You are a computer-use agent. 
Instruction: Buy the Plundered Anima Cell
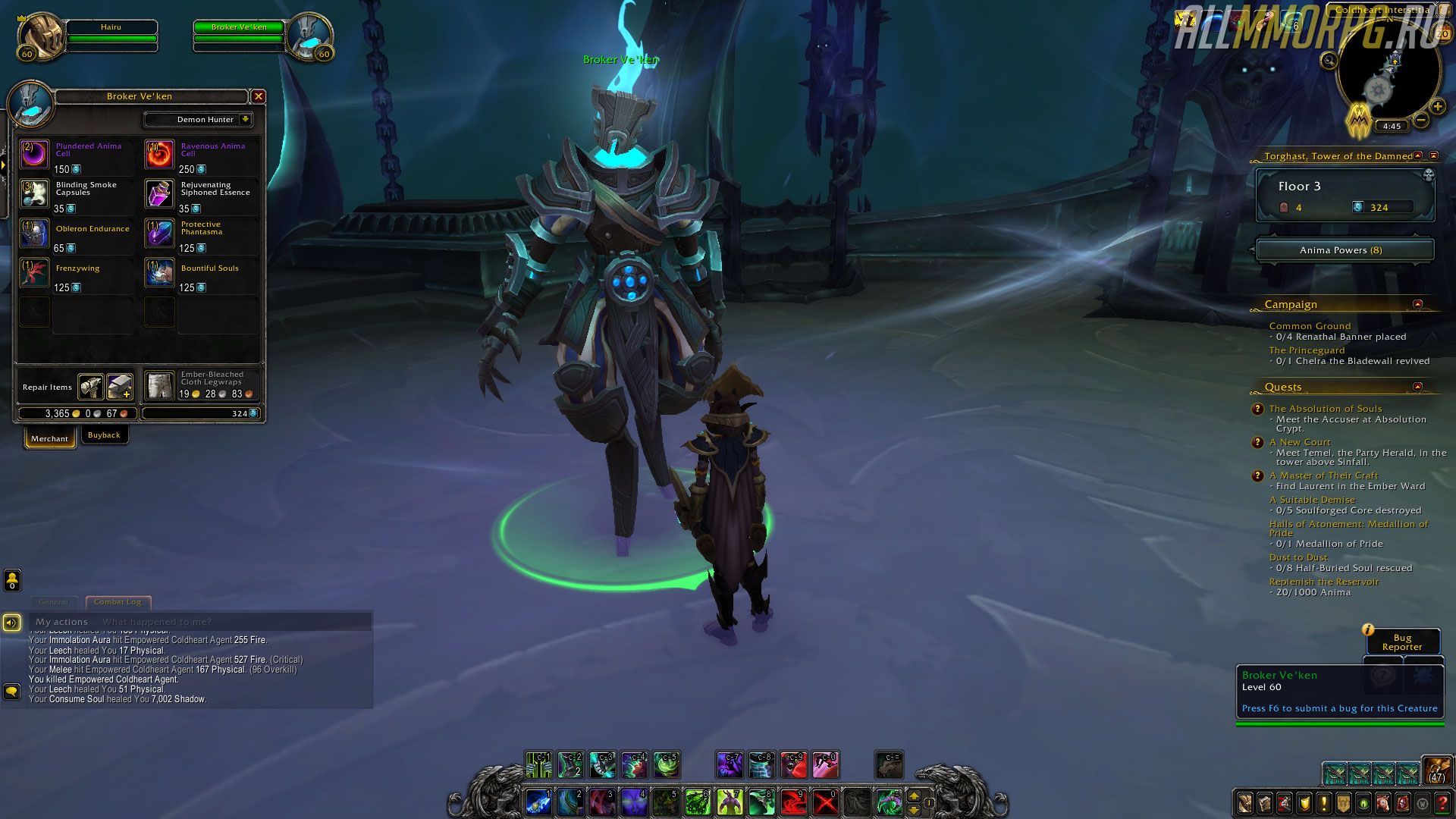click(x=35, y=155)
